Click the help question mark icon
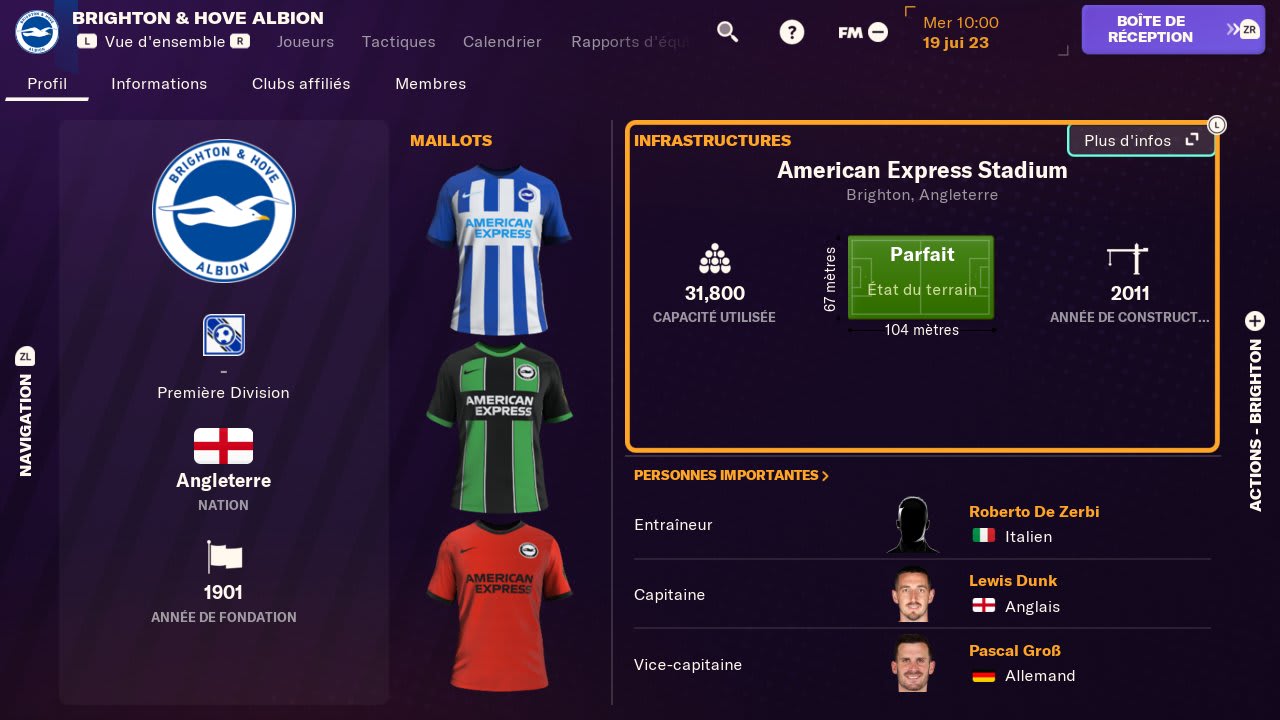 click(x=792, y=31)
